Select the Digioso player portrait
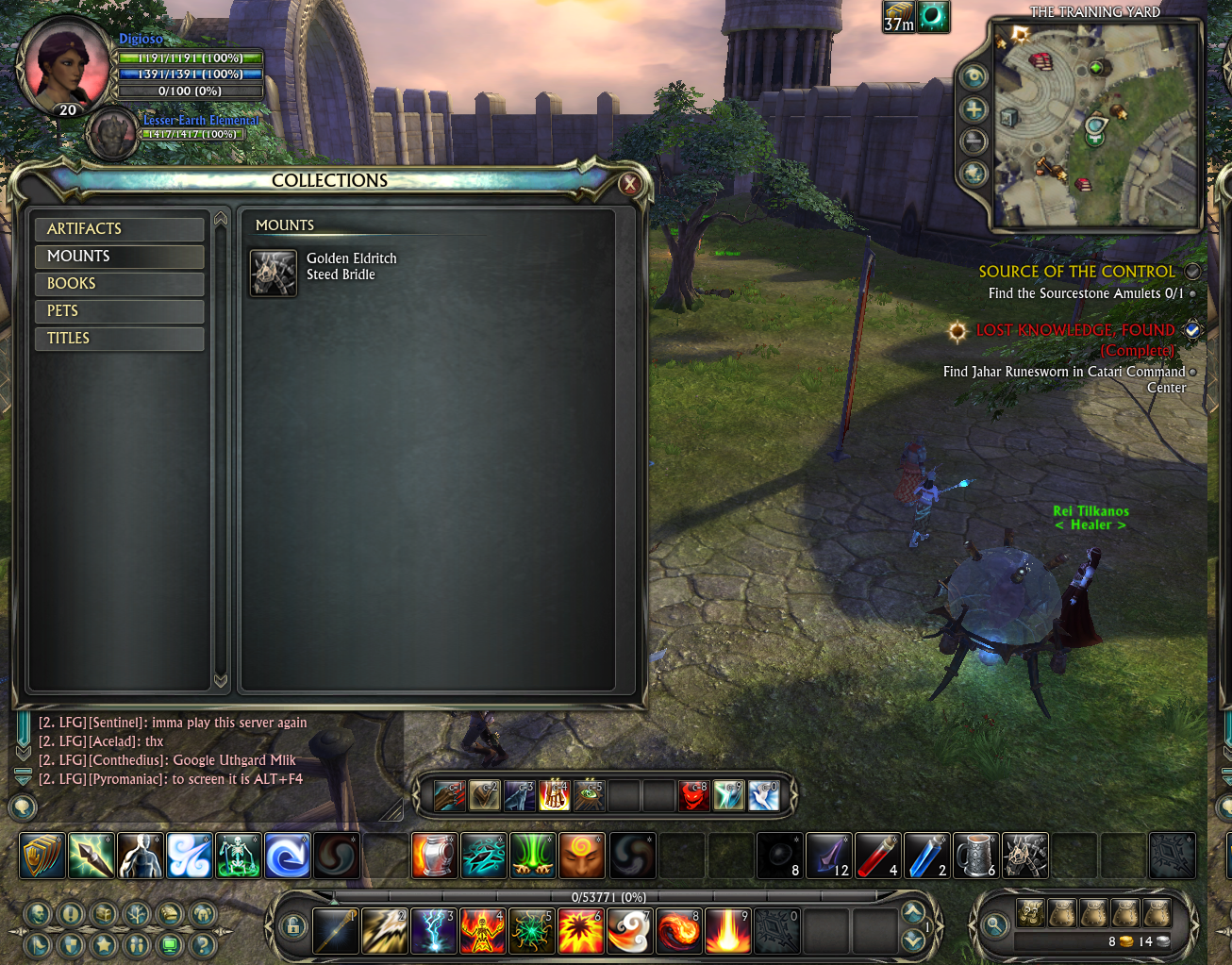This screenshot has height=965, width=1232. click(x=68, y=64)
